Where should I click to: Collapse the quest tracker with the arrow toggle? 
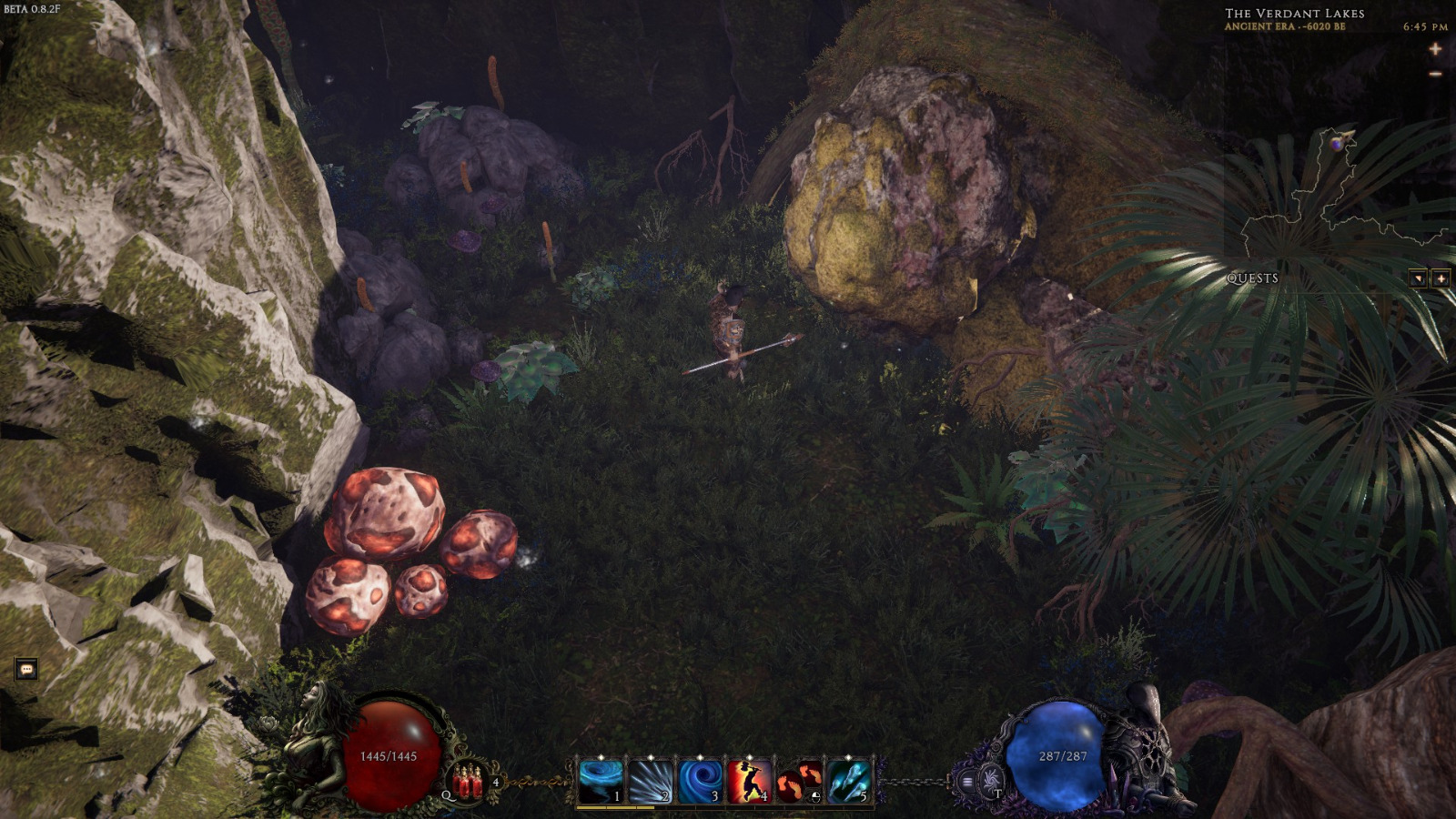click(1417, 278)
